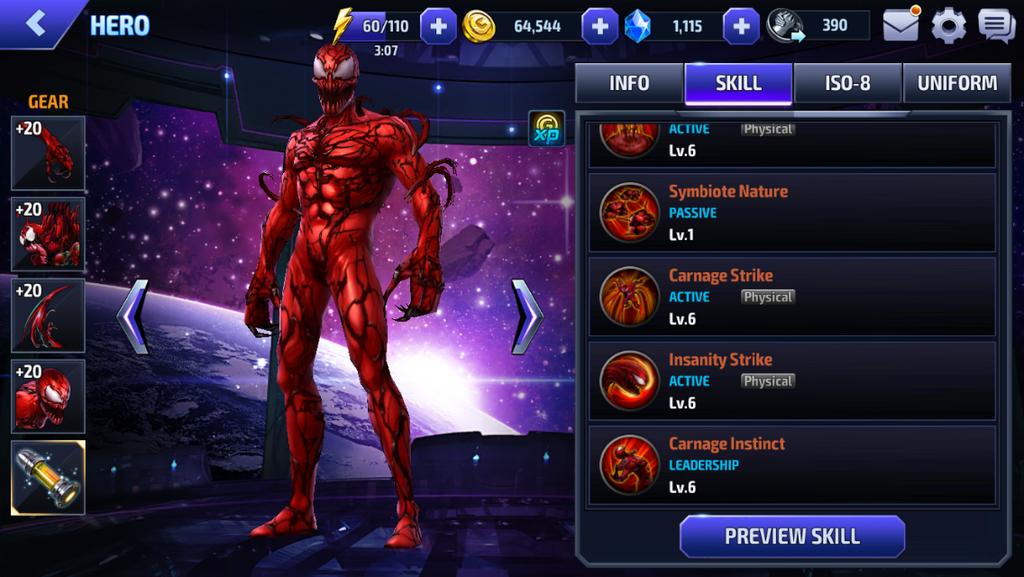The image size is (1024, 577).
Task: Select the SKILL tab
Action: 738,83
